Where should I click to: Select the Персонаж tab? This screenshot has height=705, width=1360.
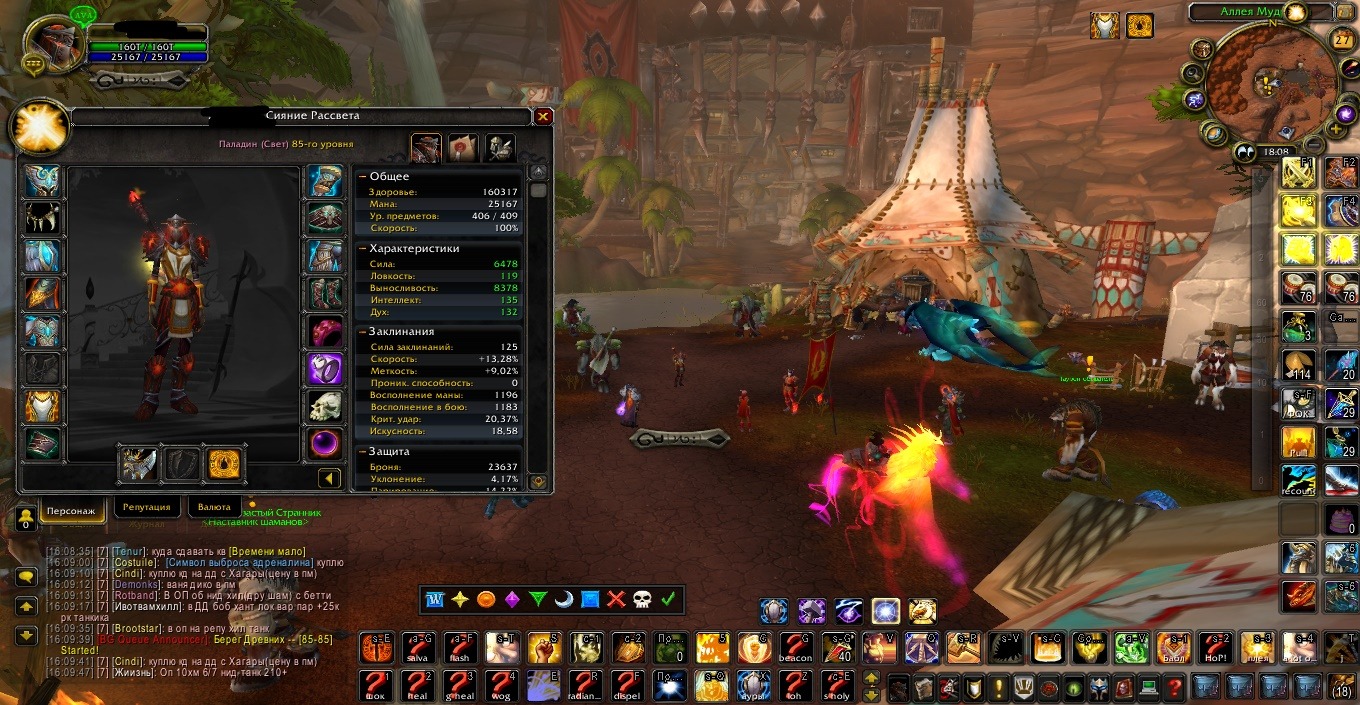[71, 510]
